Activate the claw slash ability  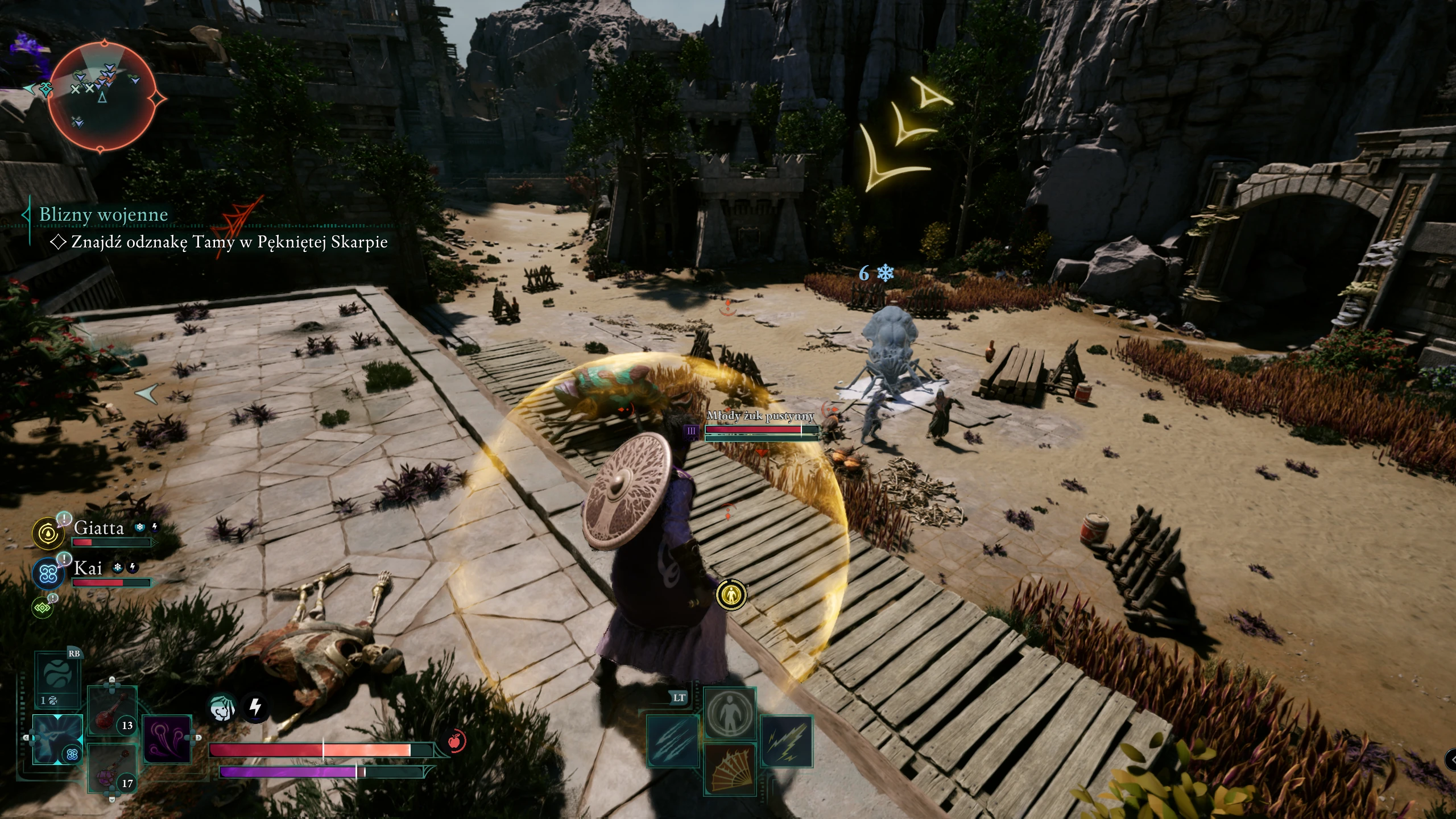point(673,741)
